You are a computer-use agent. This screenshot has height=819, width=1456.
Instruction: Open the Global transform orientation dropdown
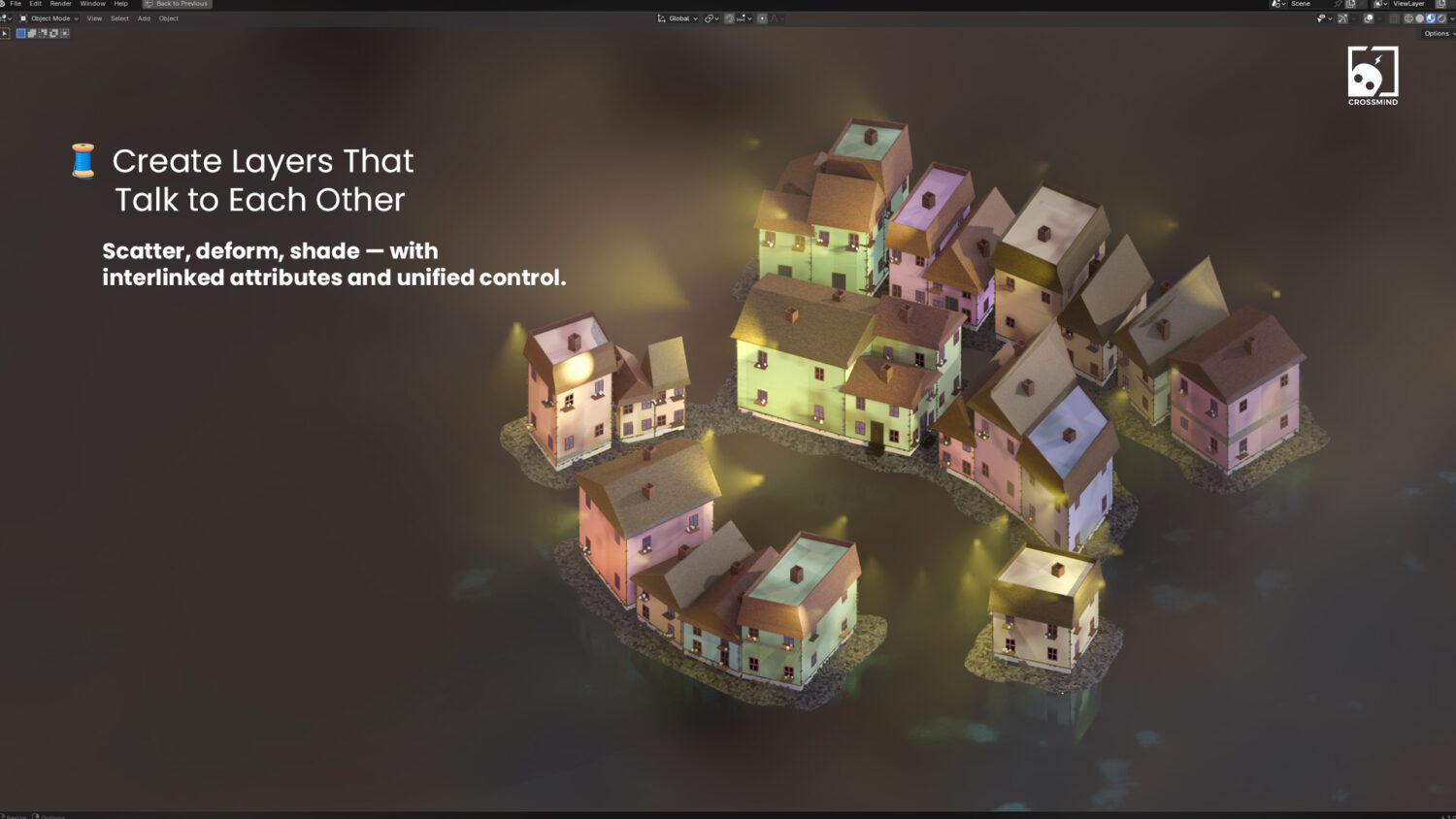coord(679,17)
